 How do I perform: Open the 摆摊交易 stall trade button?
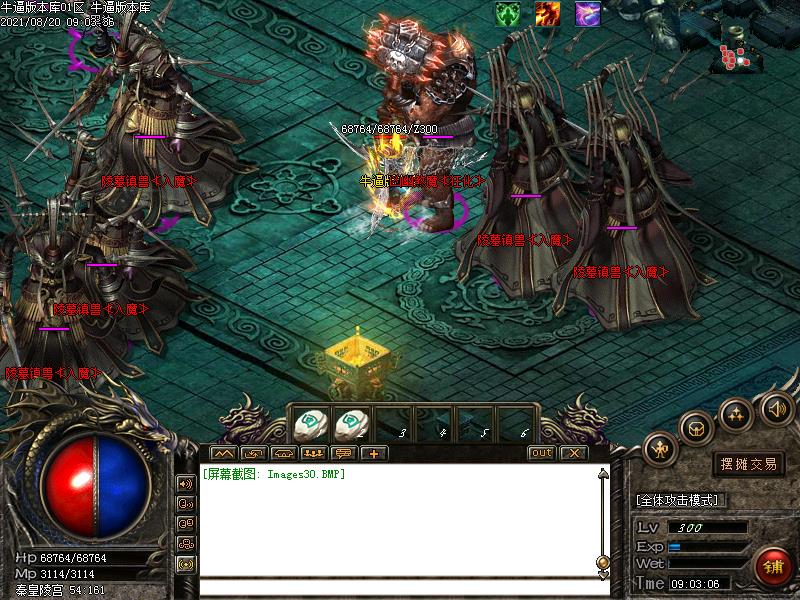[x=750, y=464]
